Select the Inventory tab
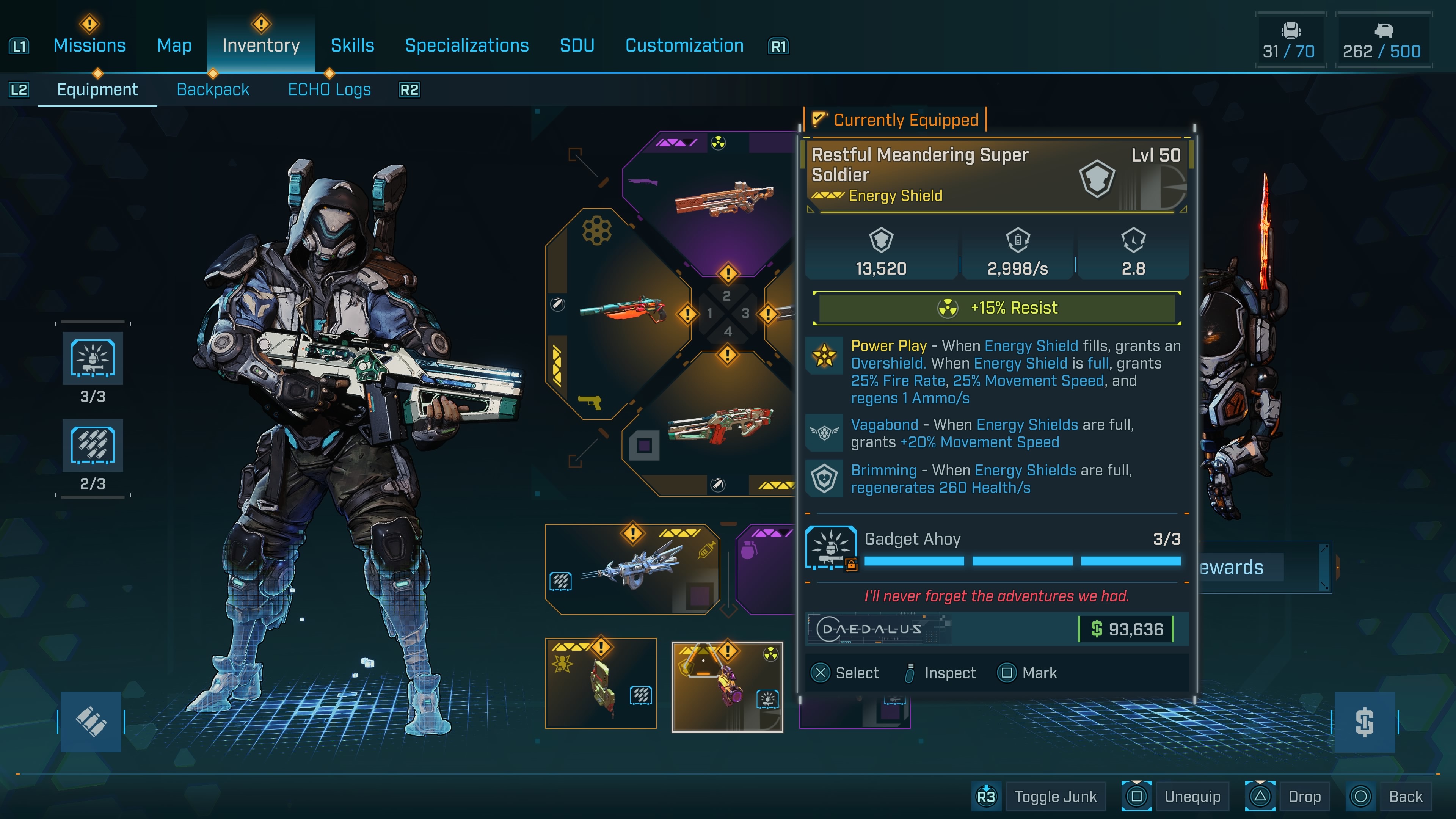This screenshot has width=1456, height=819. coord(260,45)
